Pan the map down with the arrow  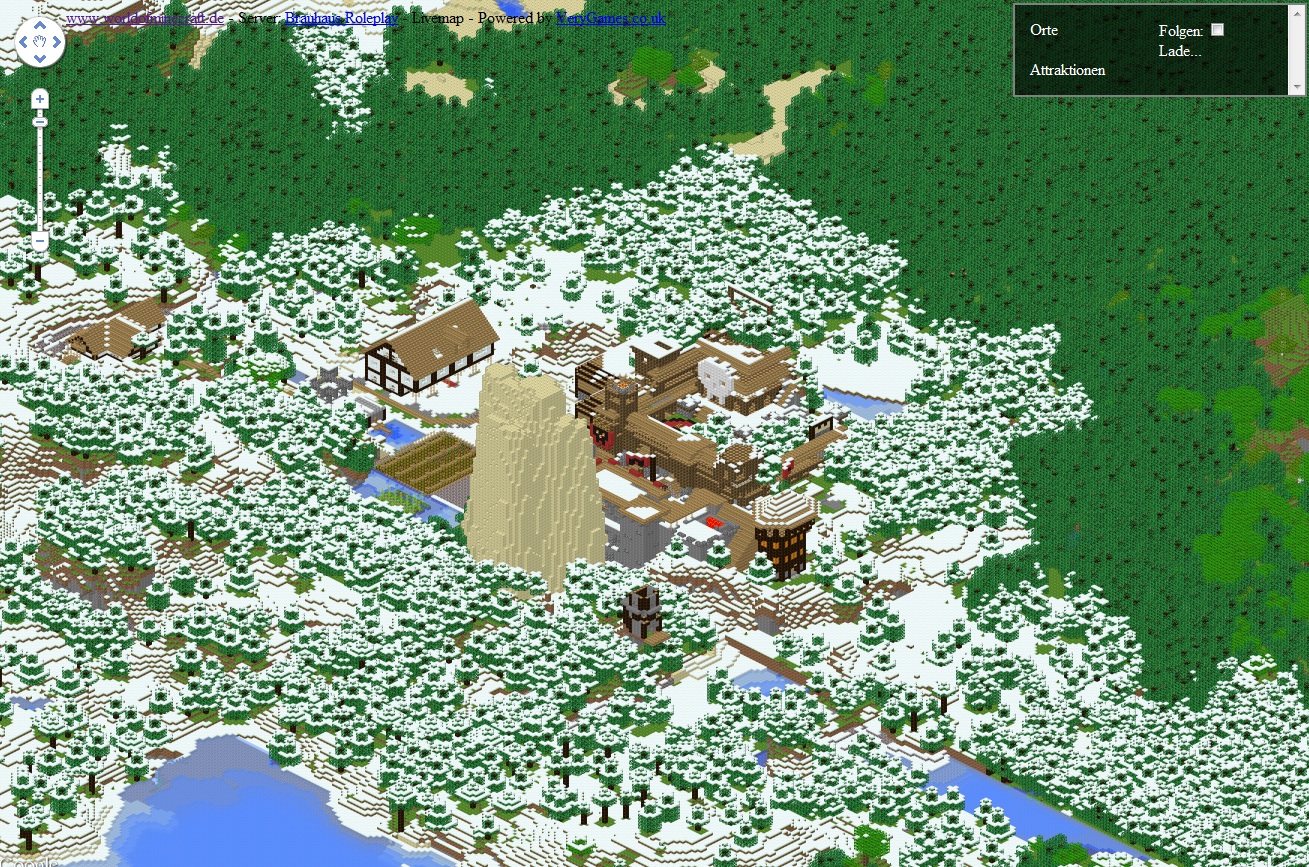pyautogui.click(x=40, y=59)
